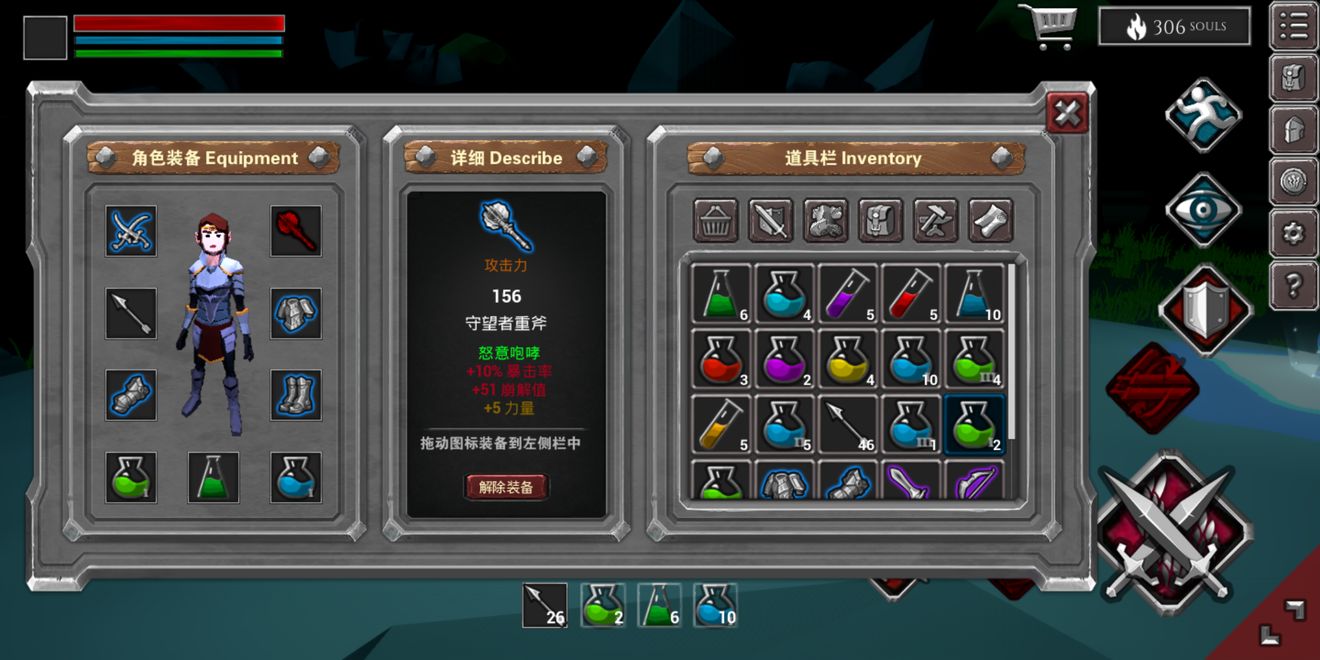The image size is (1320, 660).
Task: Select the purple test tube potion
Action: click(848, 294)
